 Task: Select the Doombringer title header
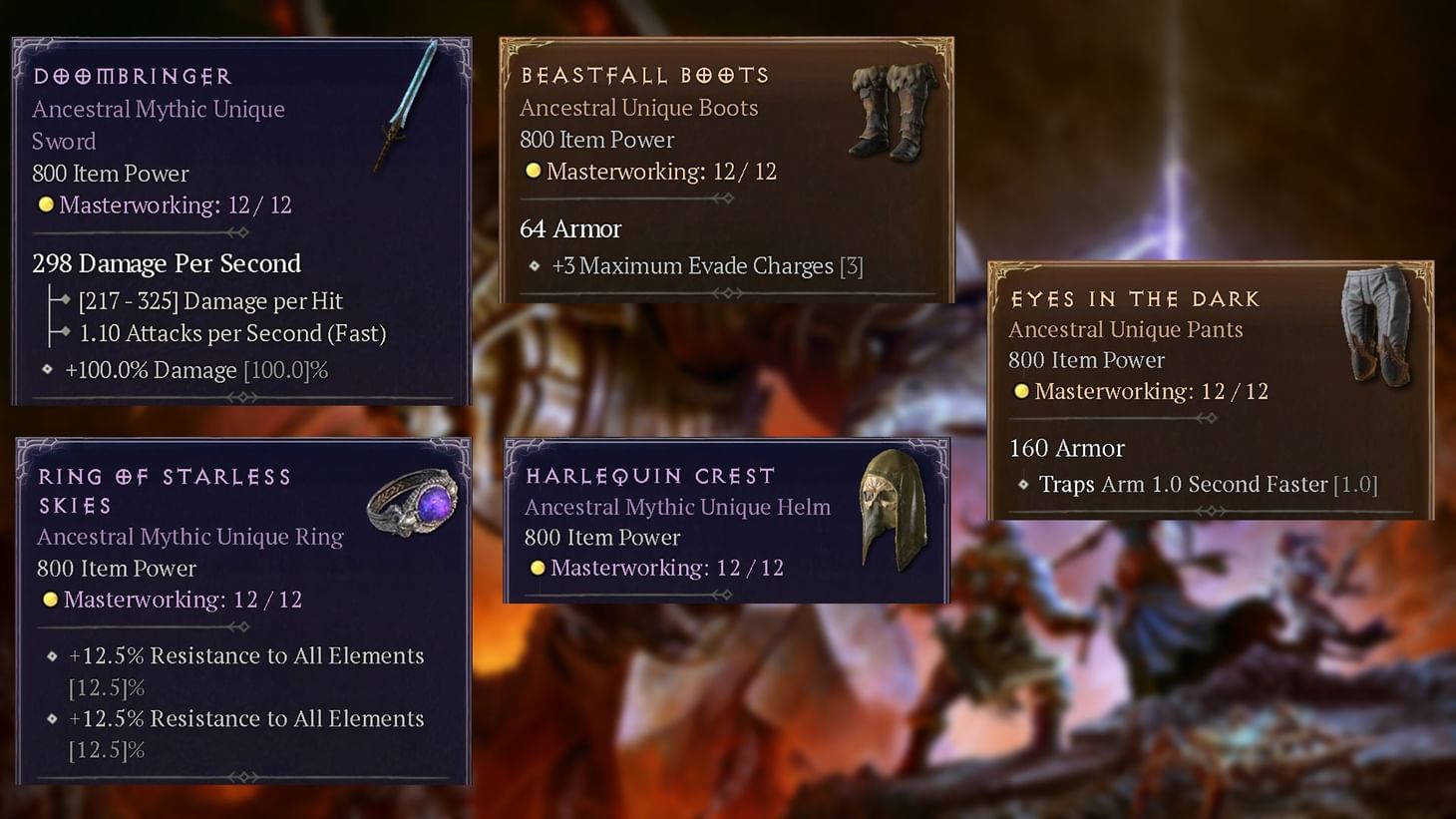pos(130,76)
